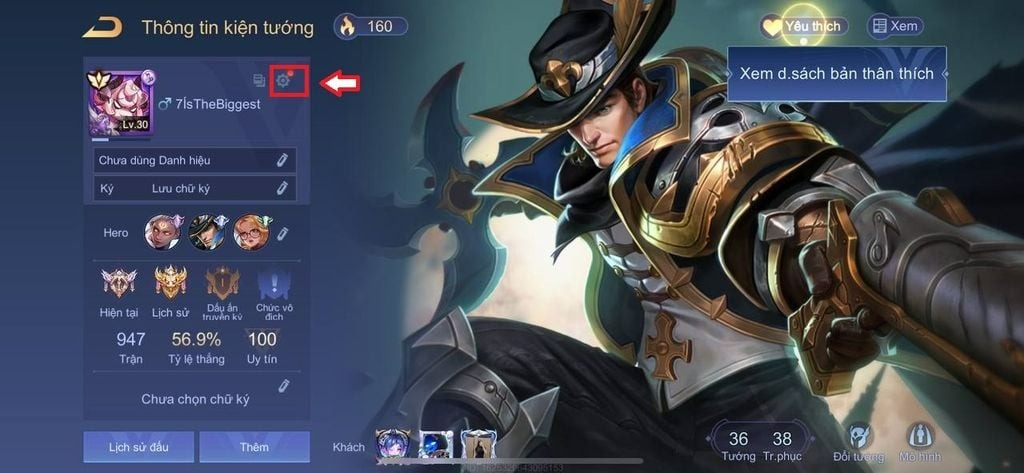Open 'Lịch sử đấu' match history
The width and height of the screenshot is (1024, 473).
pos(138,447)
